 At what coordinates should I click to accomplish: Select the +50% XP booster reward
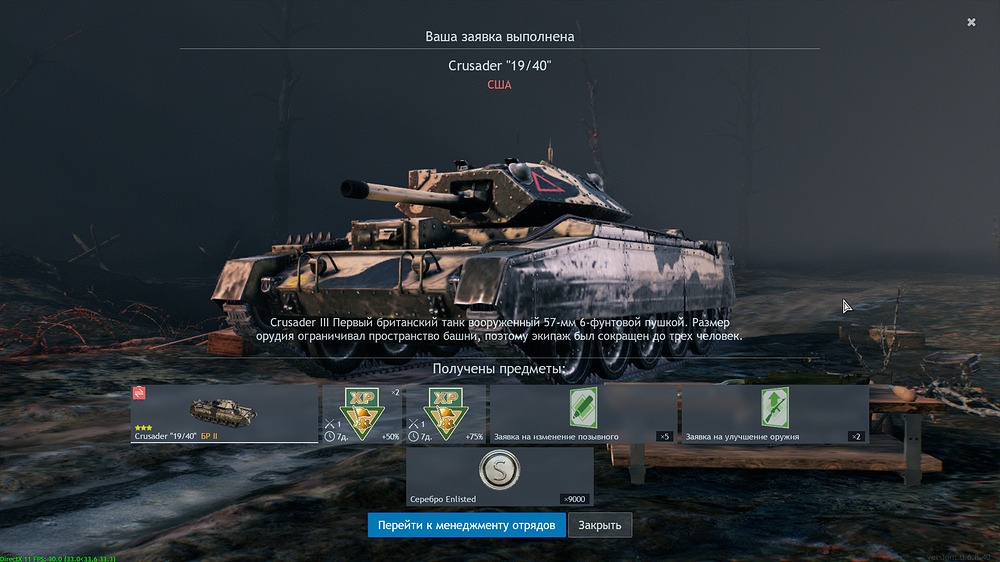(361, 413)
